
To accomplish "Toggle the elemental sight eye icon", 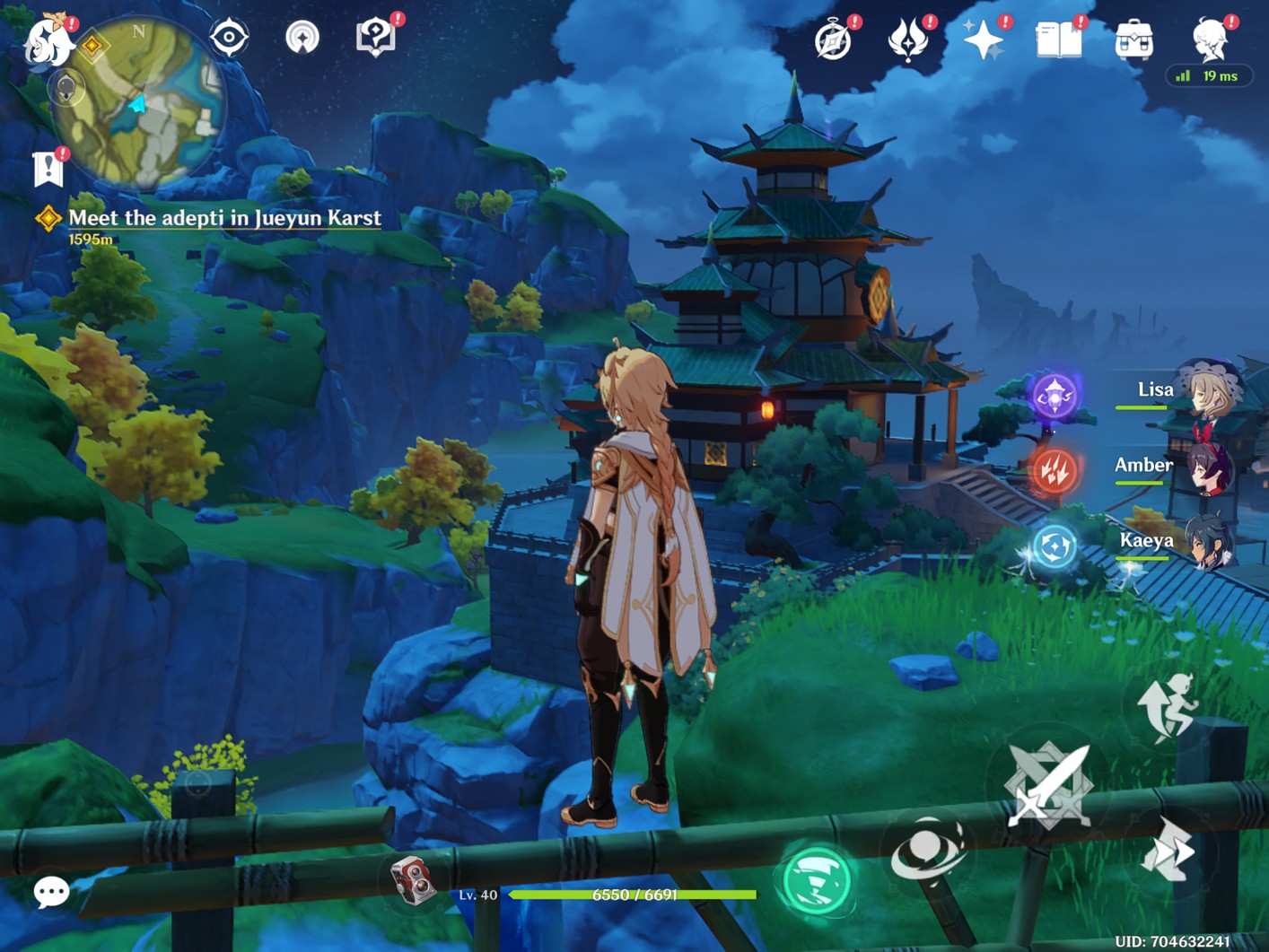I will click(229, 38).
